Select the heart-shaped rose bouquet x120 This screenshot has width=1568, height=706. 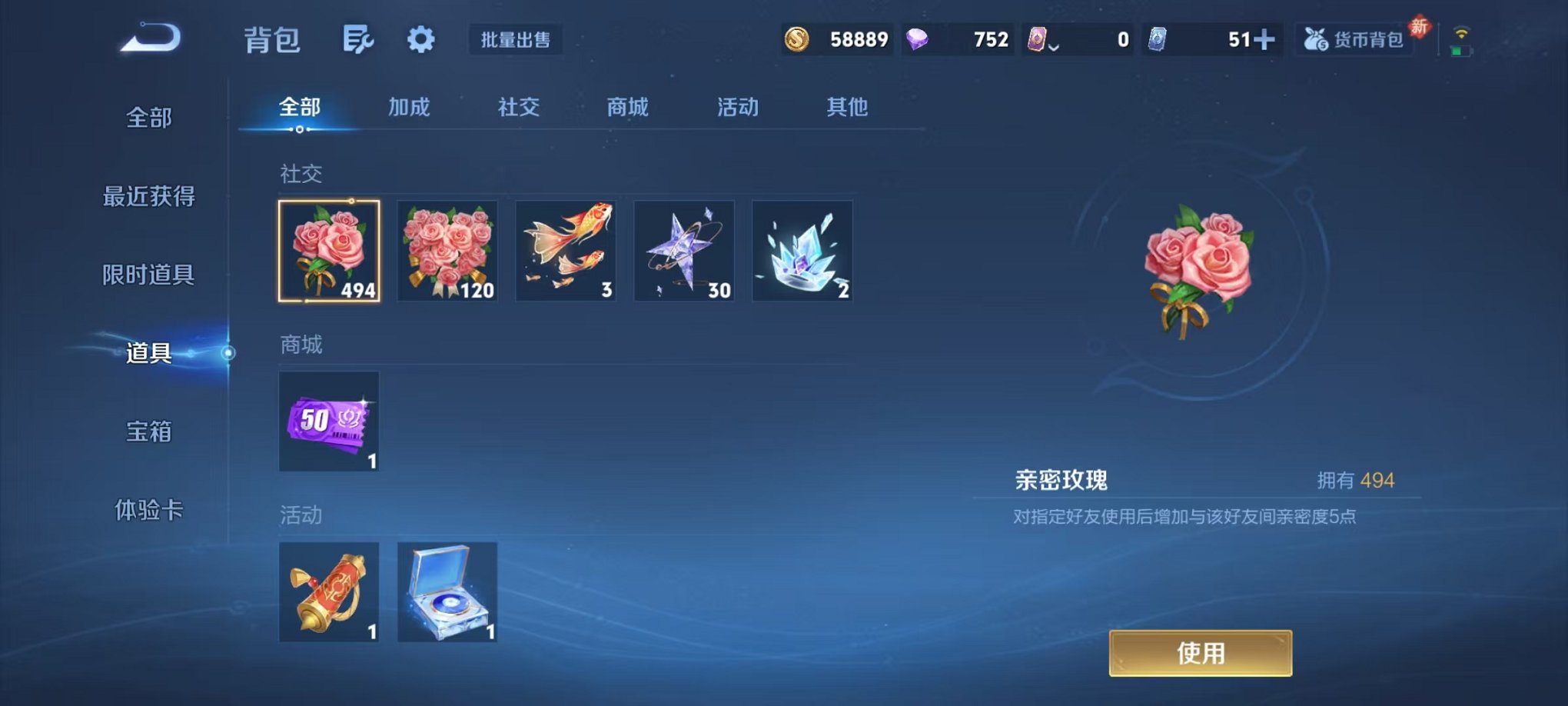tap(447, 251)
